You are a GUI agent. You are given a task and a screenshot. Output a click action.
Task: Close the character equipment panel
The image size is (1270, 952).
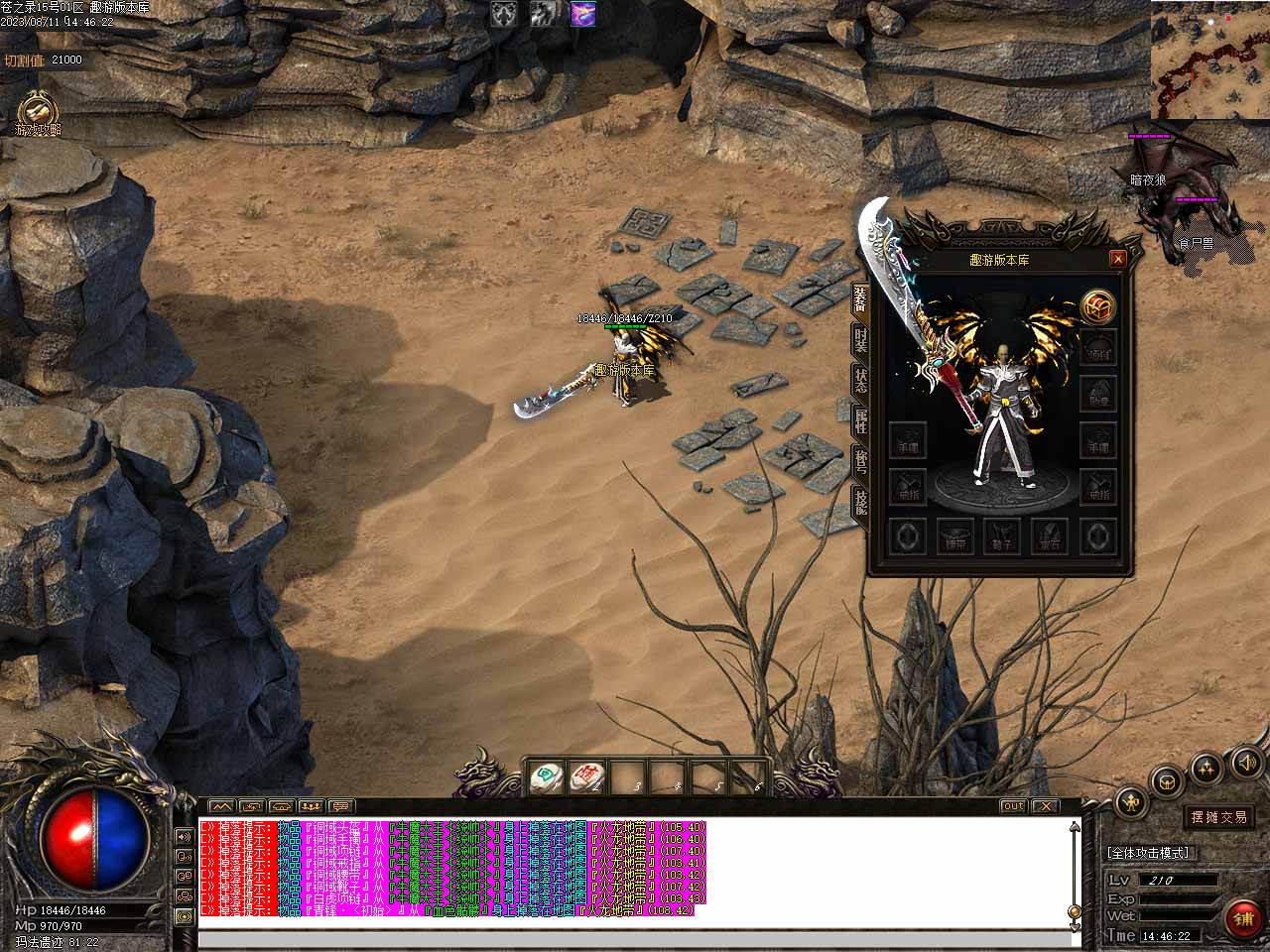tap(1118, 259)
